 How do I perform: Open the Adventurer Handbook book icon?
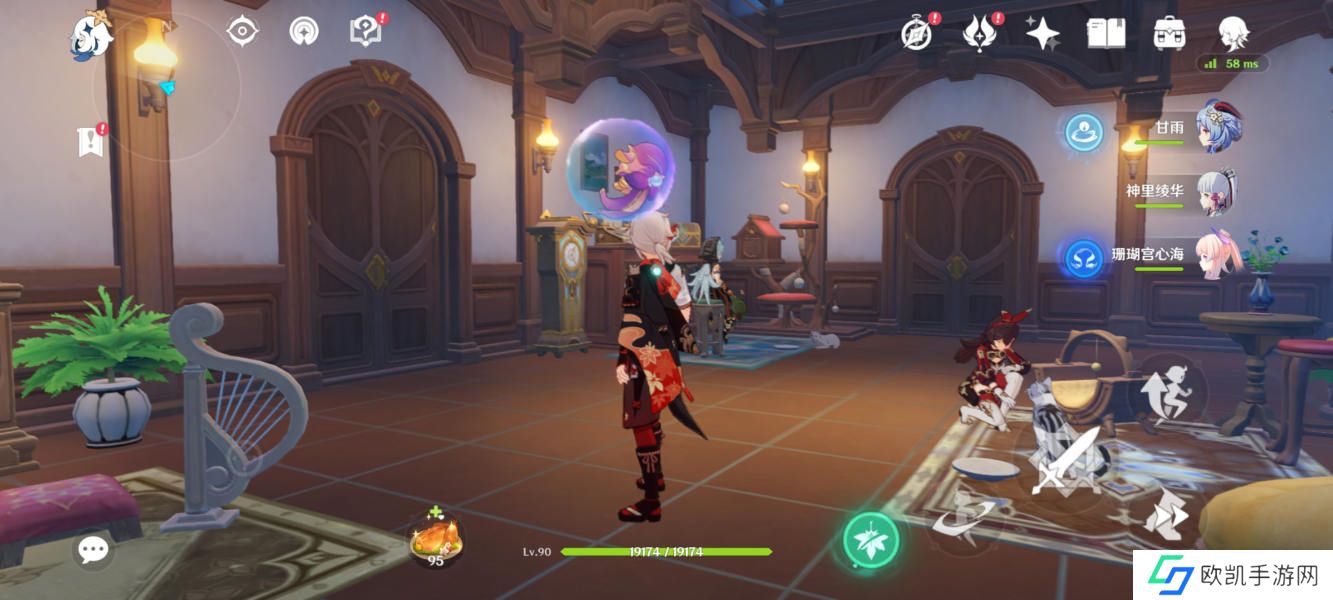coord(1106,34)
